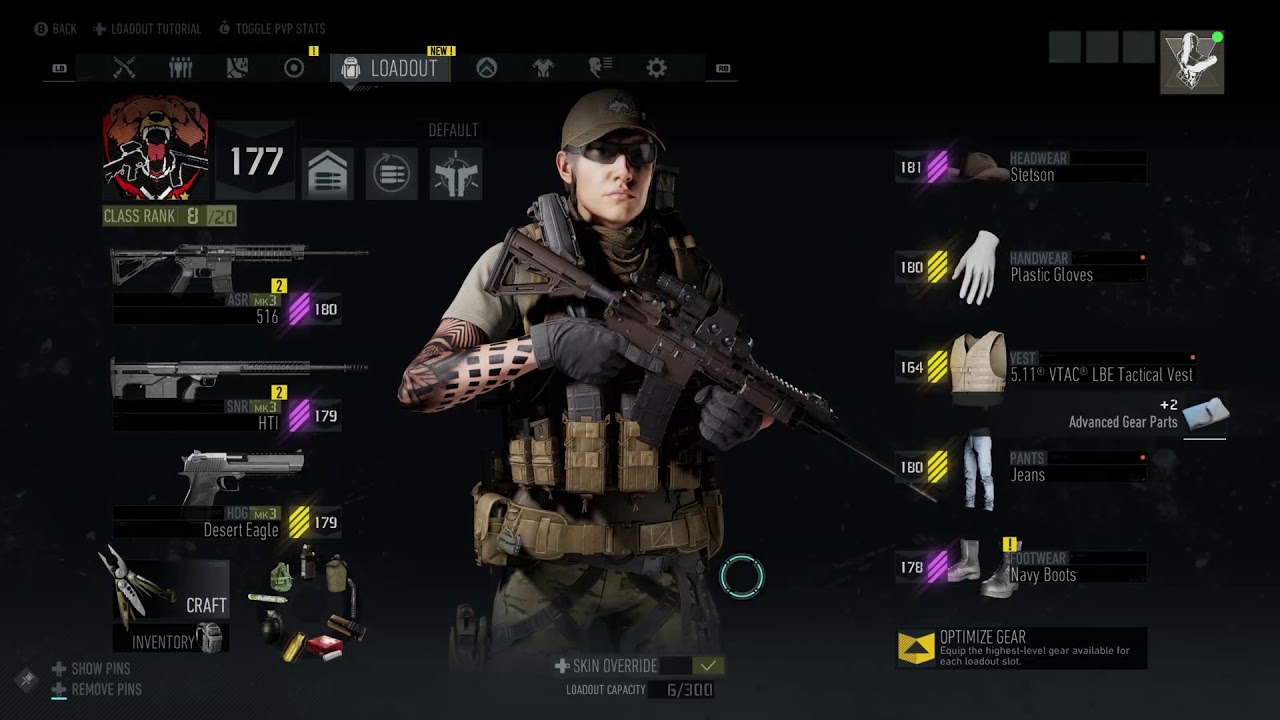Open the gear cog settings tab
This screenshot has height=720, width=1280.
[656, 68]
